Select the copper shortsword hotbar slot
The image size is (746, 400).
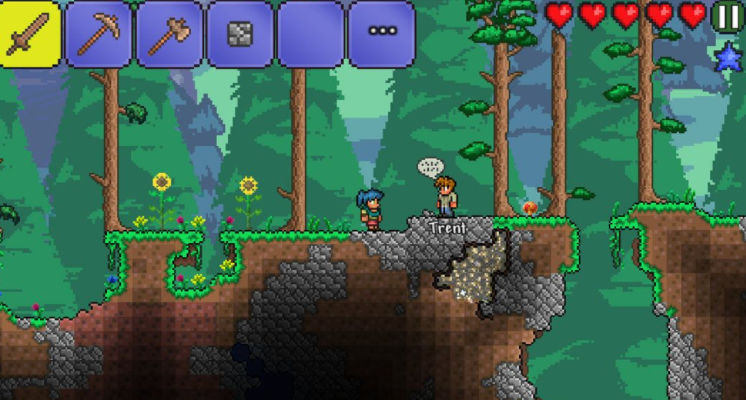pyautogui.click(x=31, y=34)
